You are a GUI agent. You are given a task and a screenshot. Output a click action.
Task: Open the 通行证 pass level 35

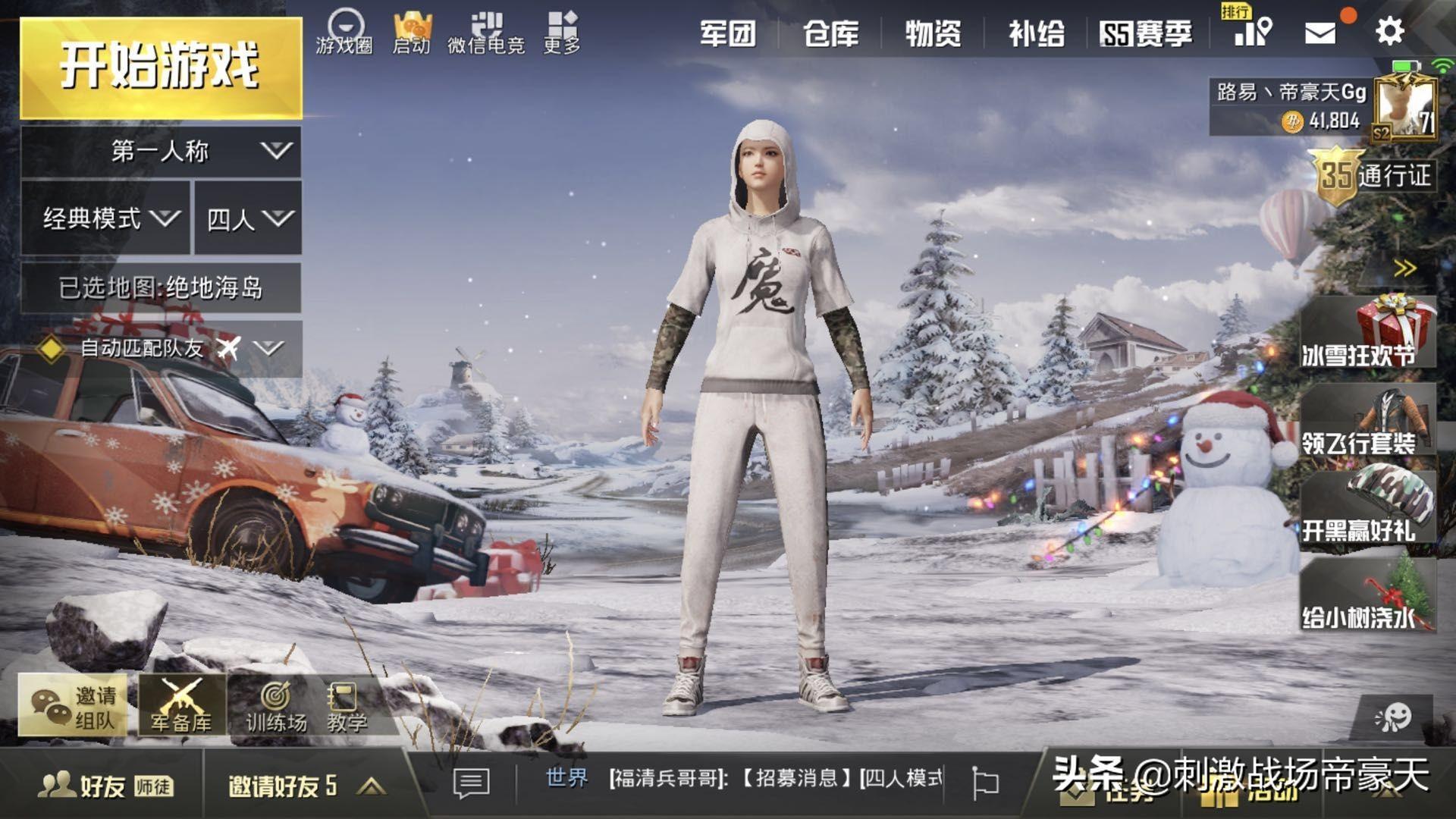(1374, 176)
